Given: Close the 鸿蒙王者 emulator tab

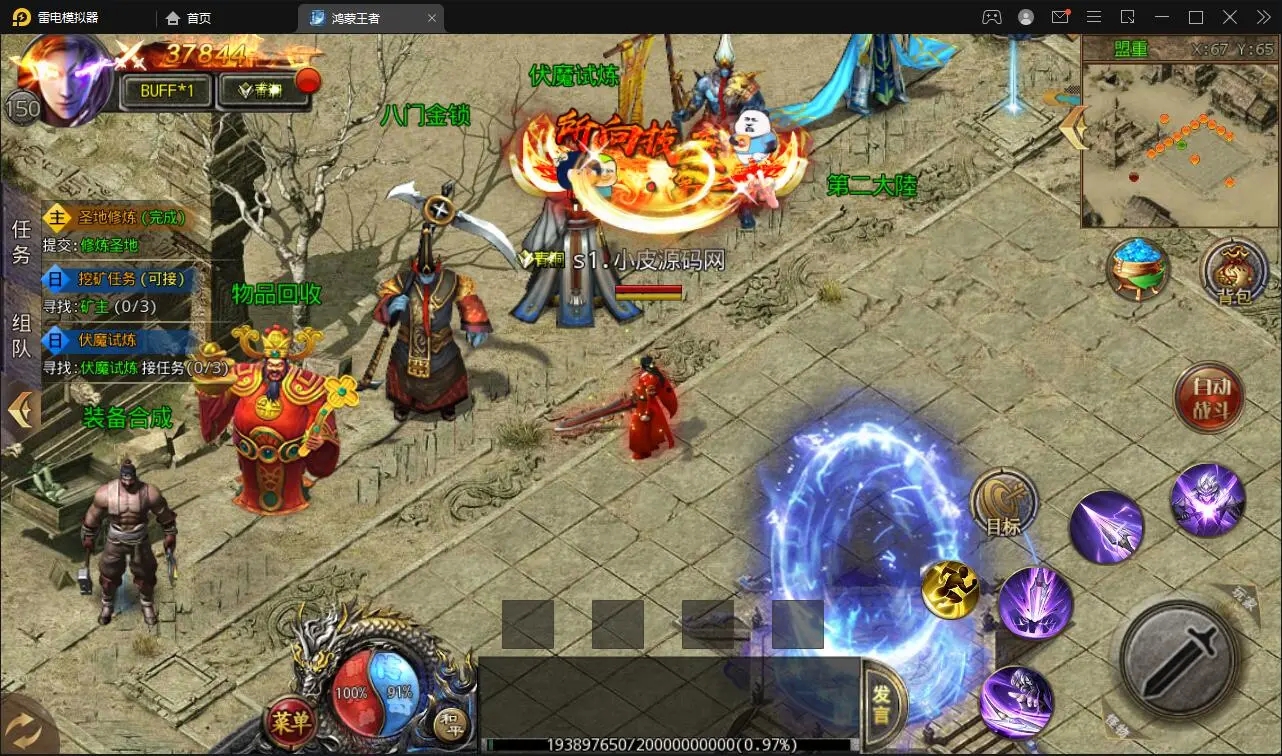Looking at the screenshot, I should click(x=432, y=18).
